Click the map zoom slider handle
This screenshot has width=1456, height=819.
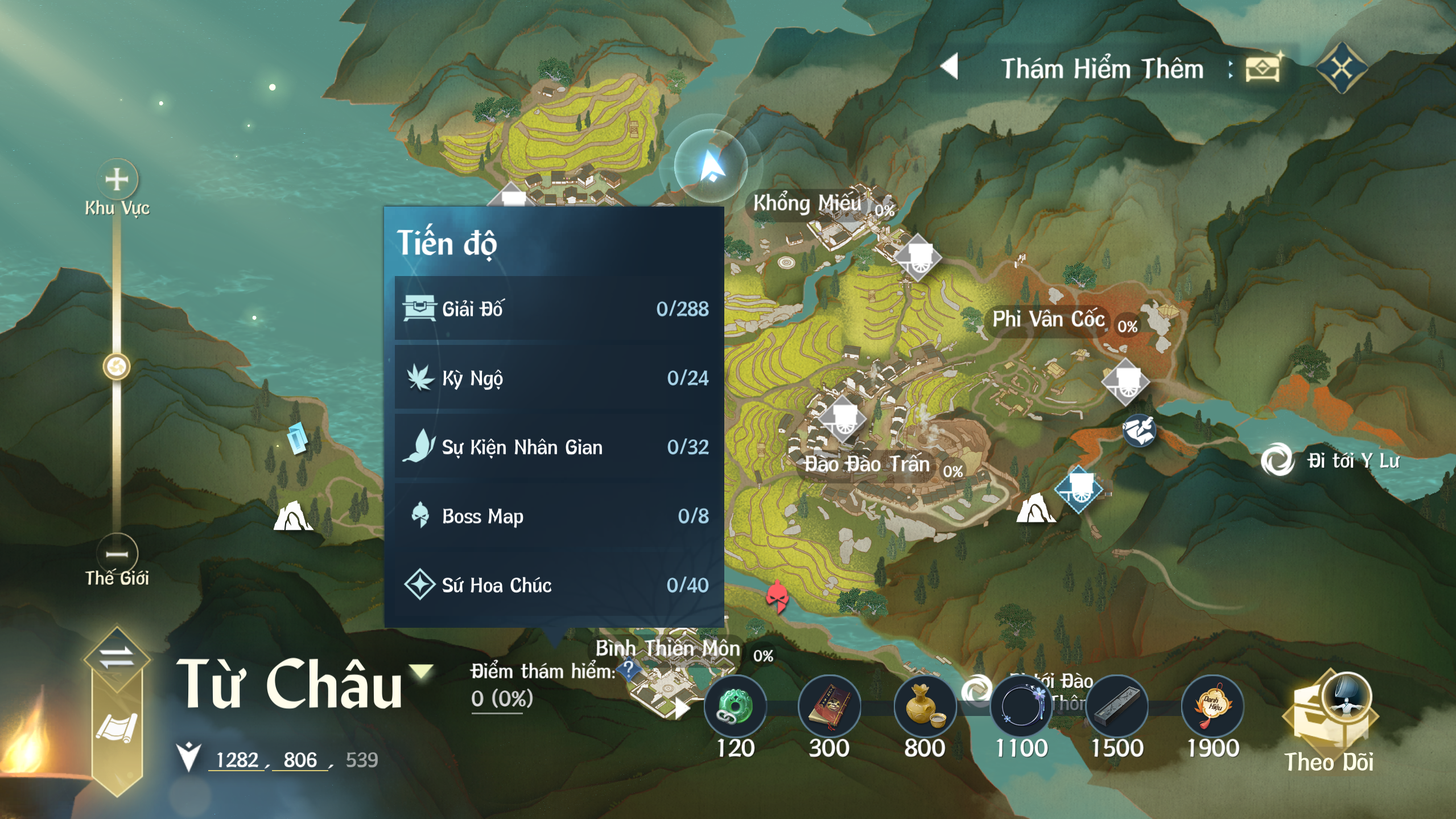coord(117,367)
